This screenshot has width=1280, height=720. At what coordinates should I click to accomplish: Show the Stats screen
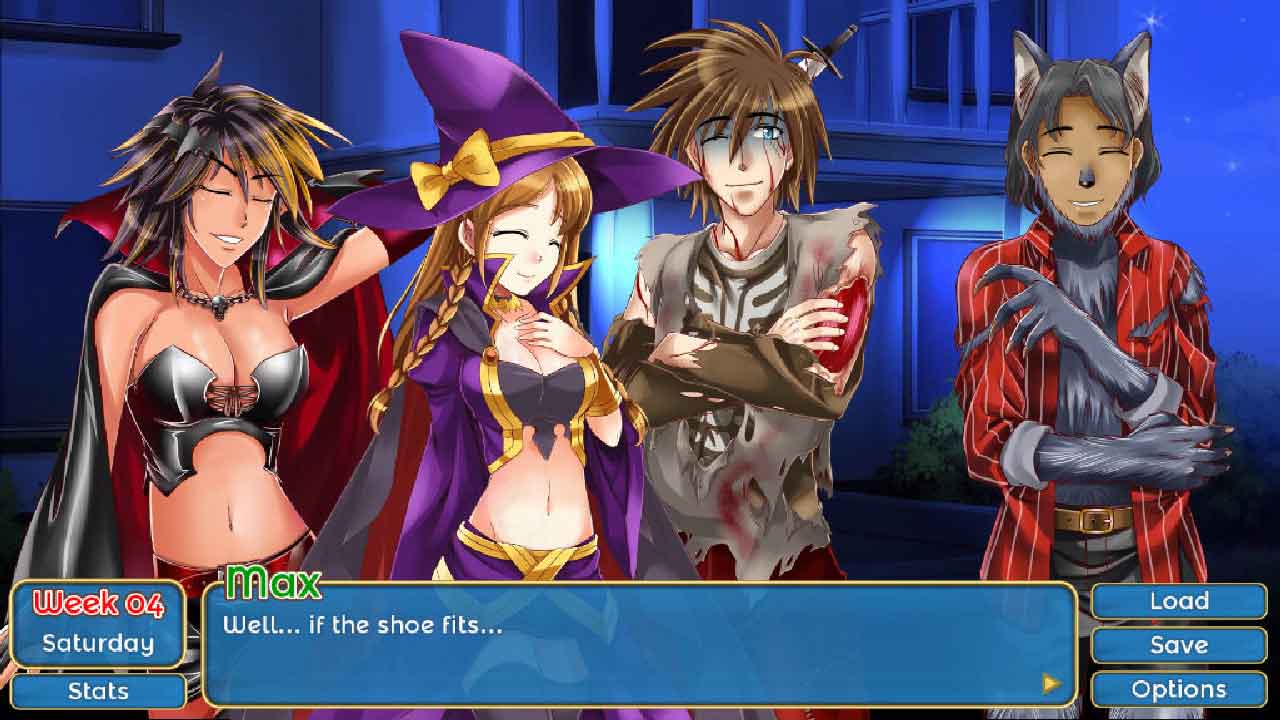point(98,691)
